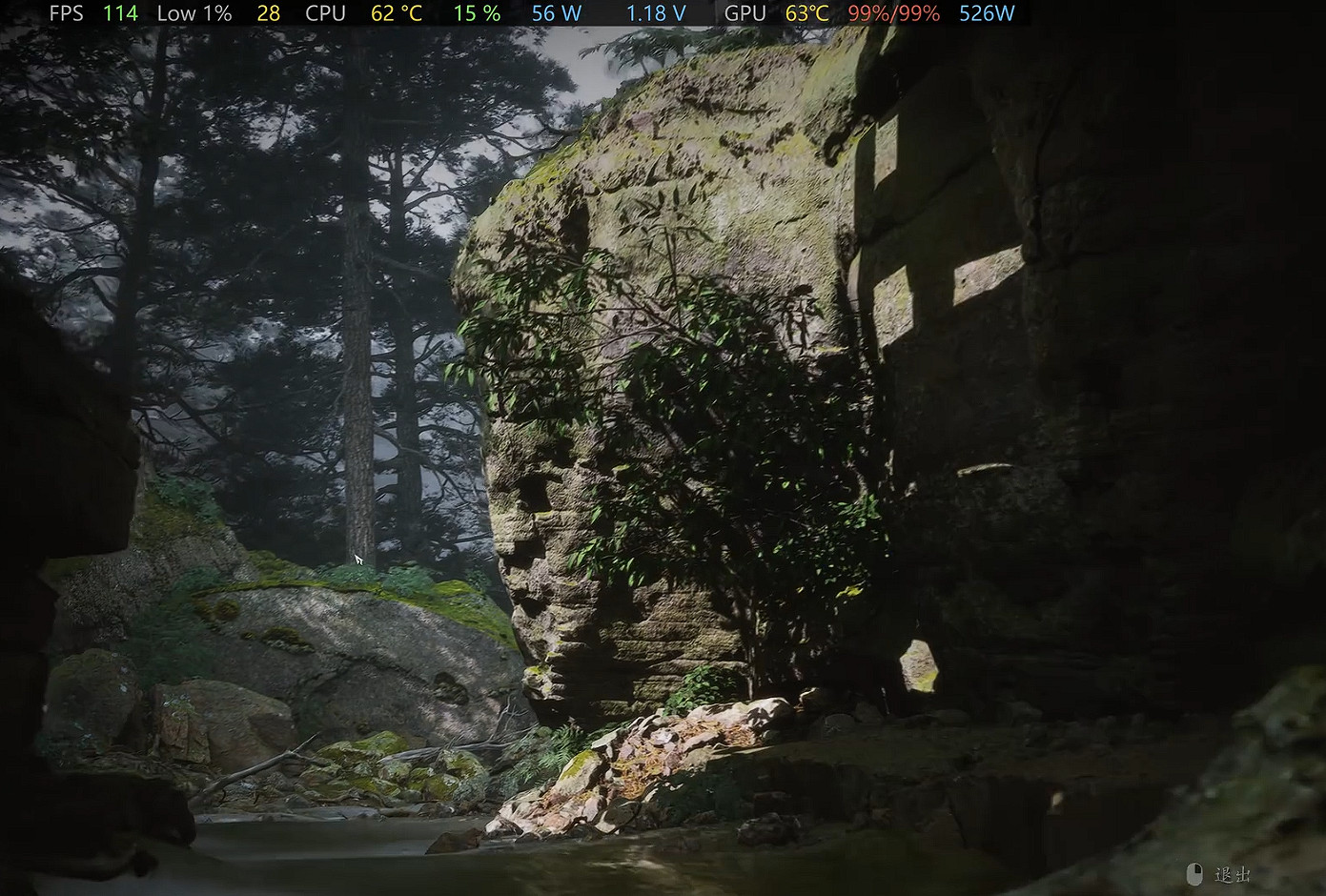Click the CPU voltage 1.18 V readout
Viewport: 1326px width, 896px height.
pyautogui.click(x=654, y=13)
